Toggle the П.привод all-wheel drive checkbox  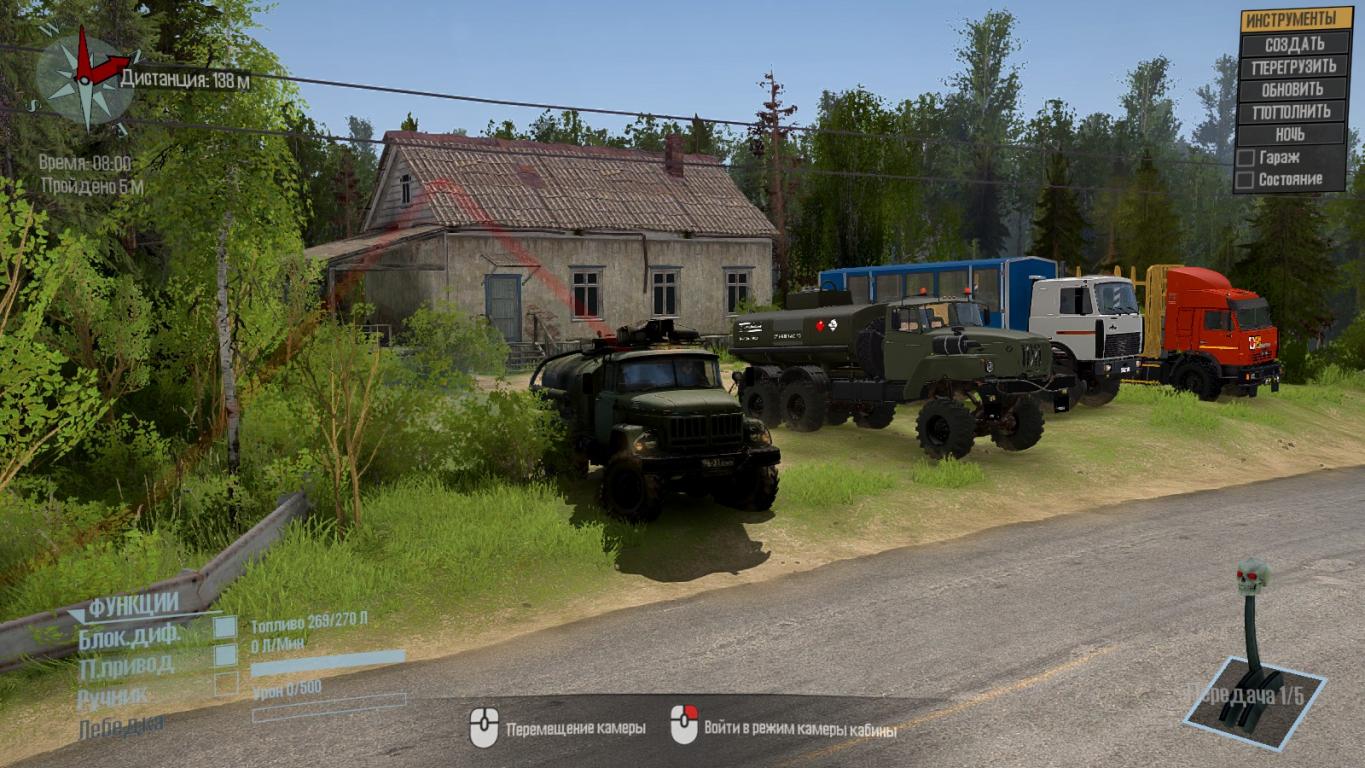tap(226, 655)
